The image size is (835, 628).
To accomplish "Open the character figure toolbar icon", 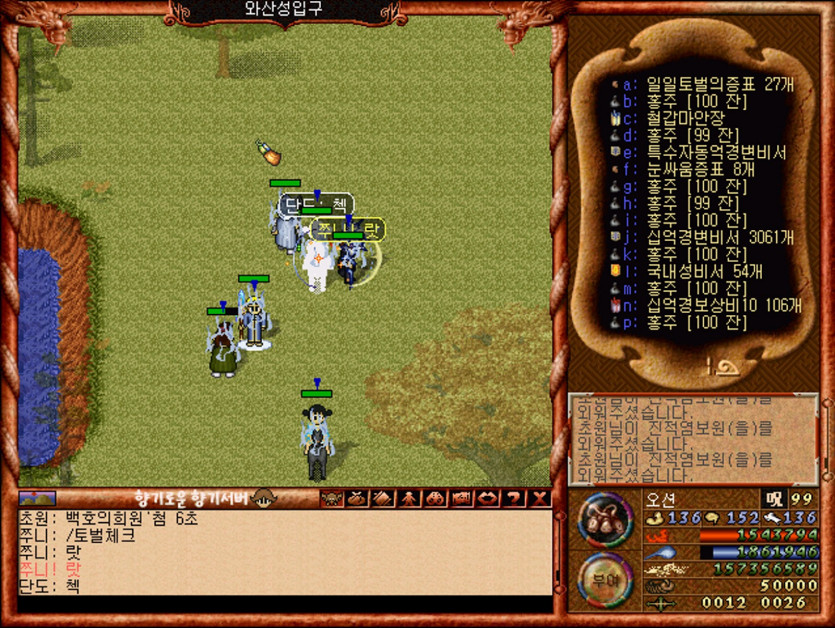I will (x=409, y=497).
